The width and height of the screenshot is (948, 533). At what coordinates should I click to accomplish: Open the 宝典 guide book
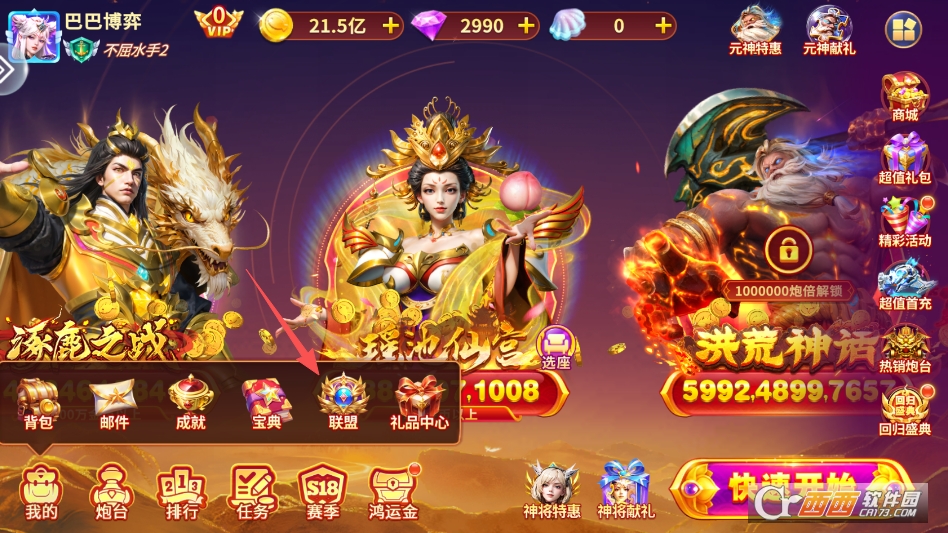click(265, 402)
